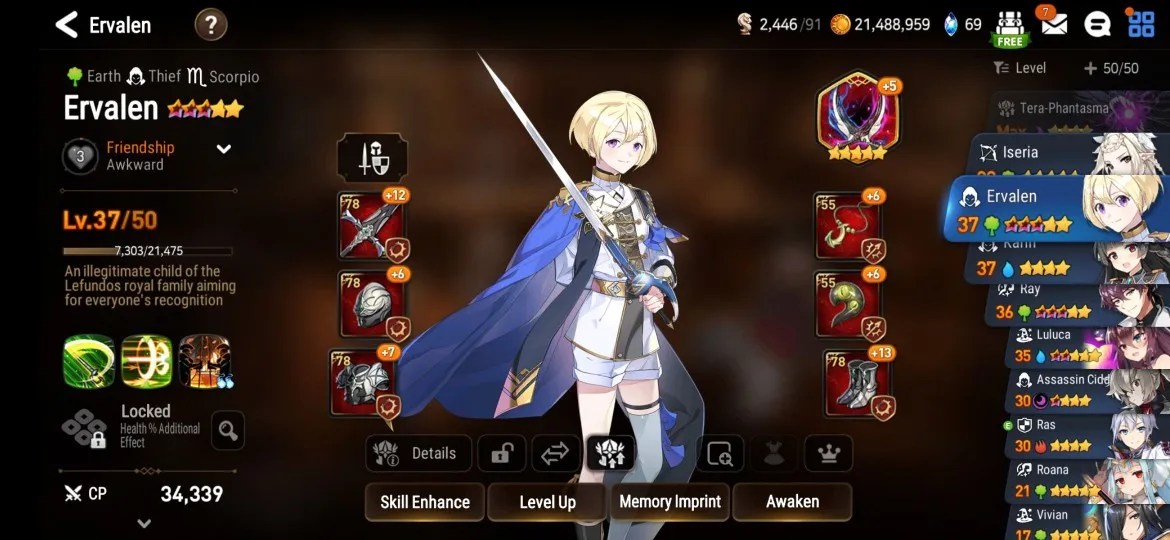Open the question mark help button
Image resolution: width=1170 pixels, height=540 pixels.
(x=210, y=25)
